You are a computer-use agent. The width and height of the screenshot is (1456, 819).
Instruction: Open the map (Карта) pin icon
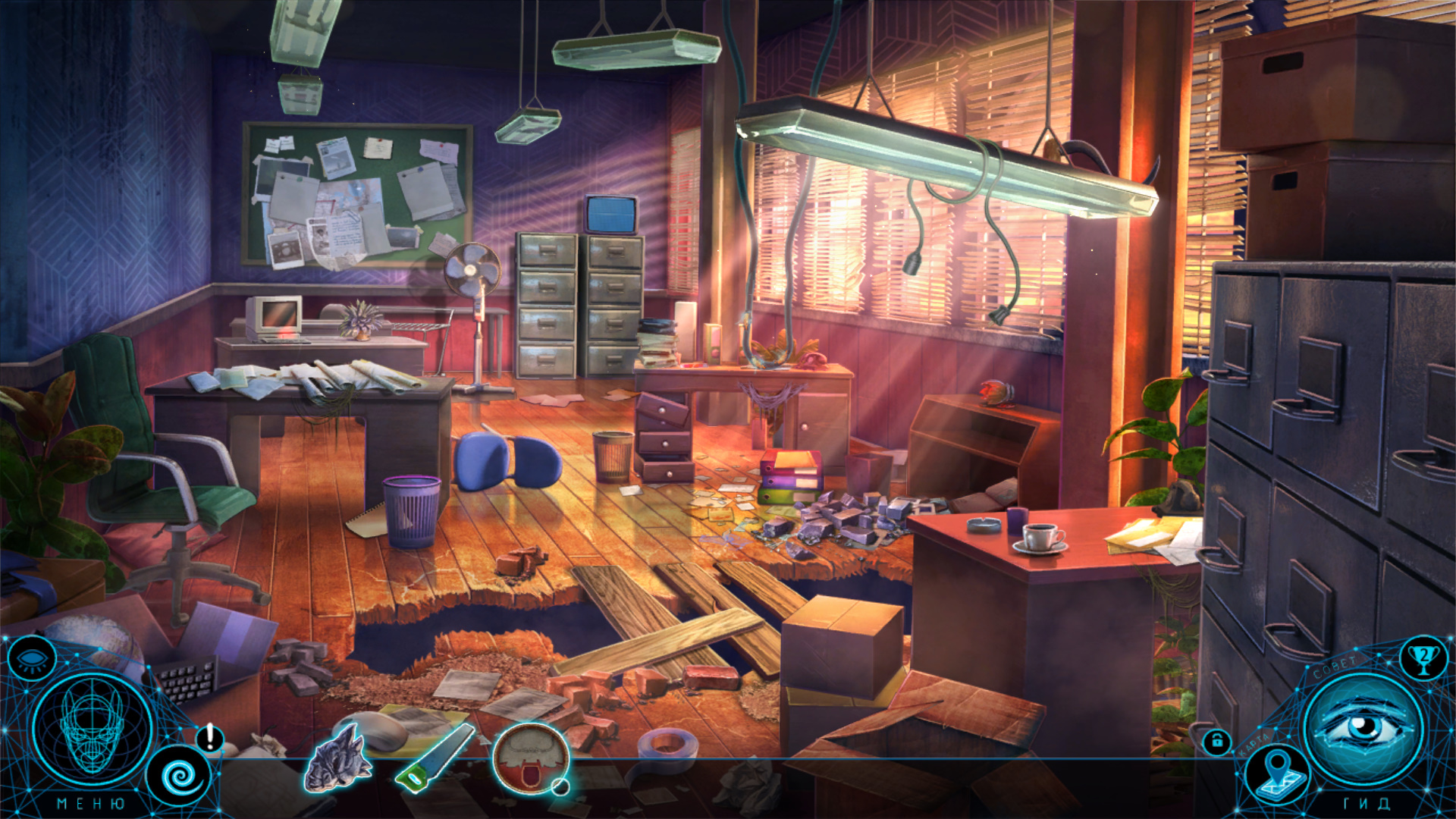point(1279,773)
